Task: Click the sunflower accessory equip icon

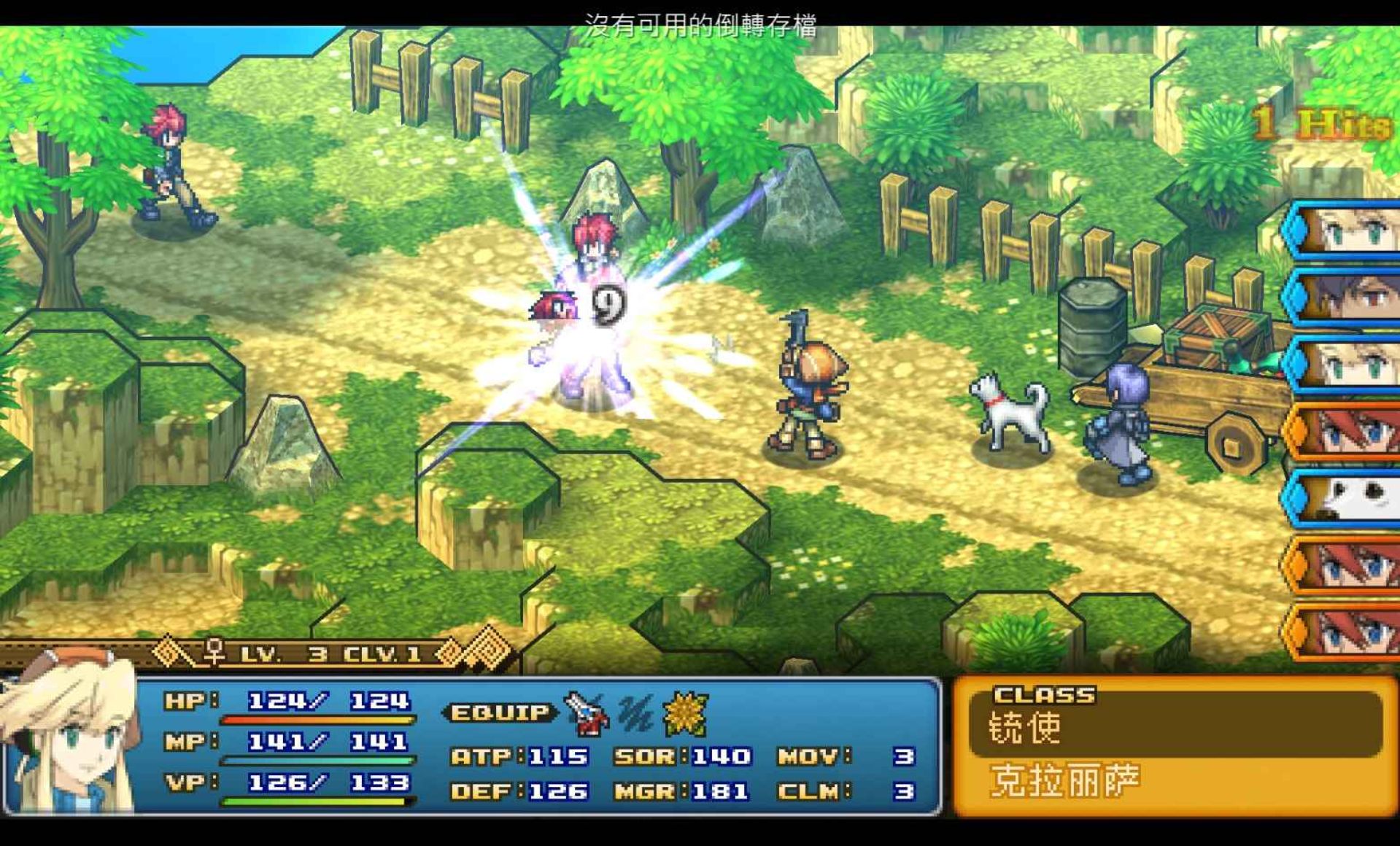Action: [685, 713]
